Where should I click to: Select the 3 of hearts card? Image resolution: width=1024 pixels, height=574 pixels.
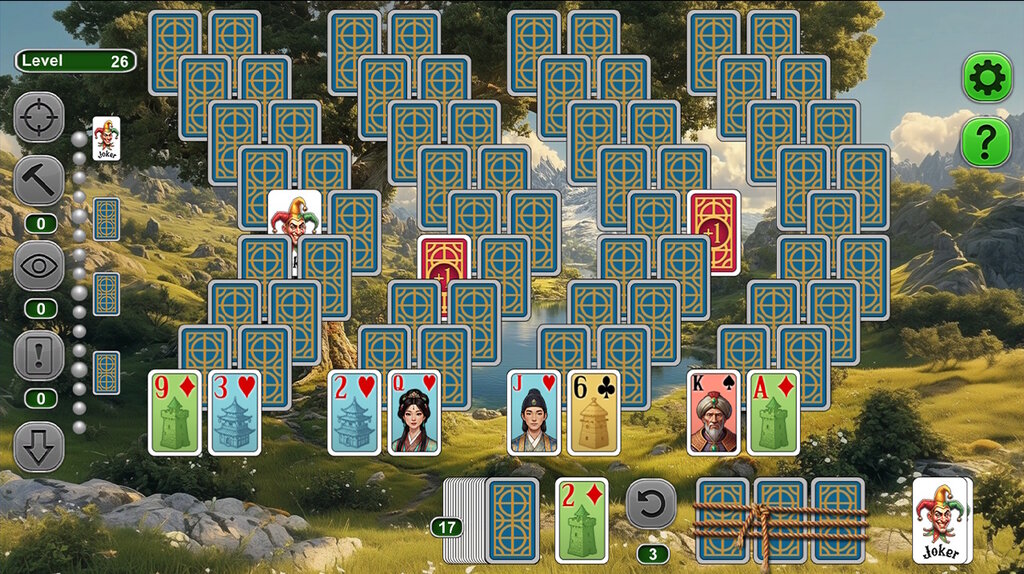[235, 412]
